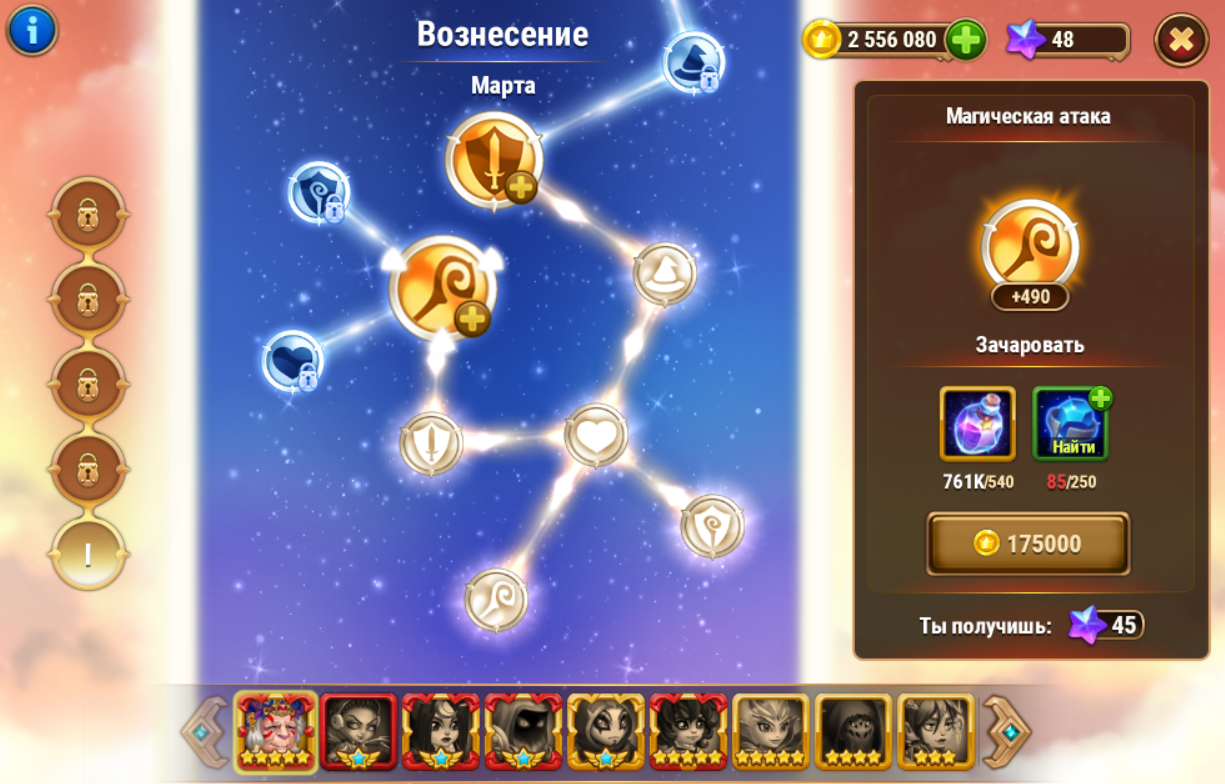Select the locked blue heart node
Viewport: 1225px width, 784px height.
[293, 361]
